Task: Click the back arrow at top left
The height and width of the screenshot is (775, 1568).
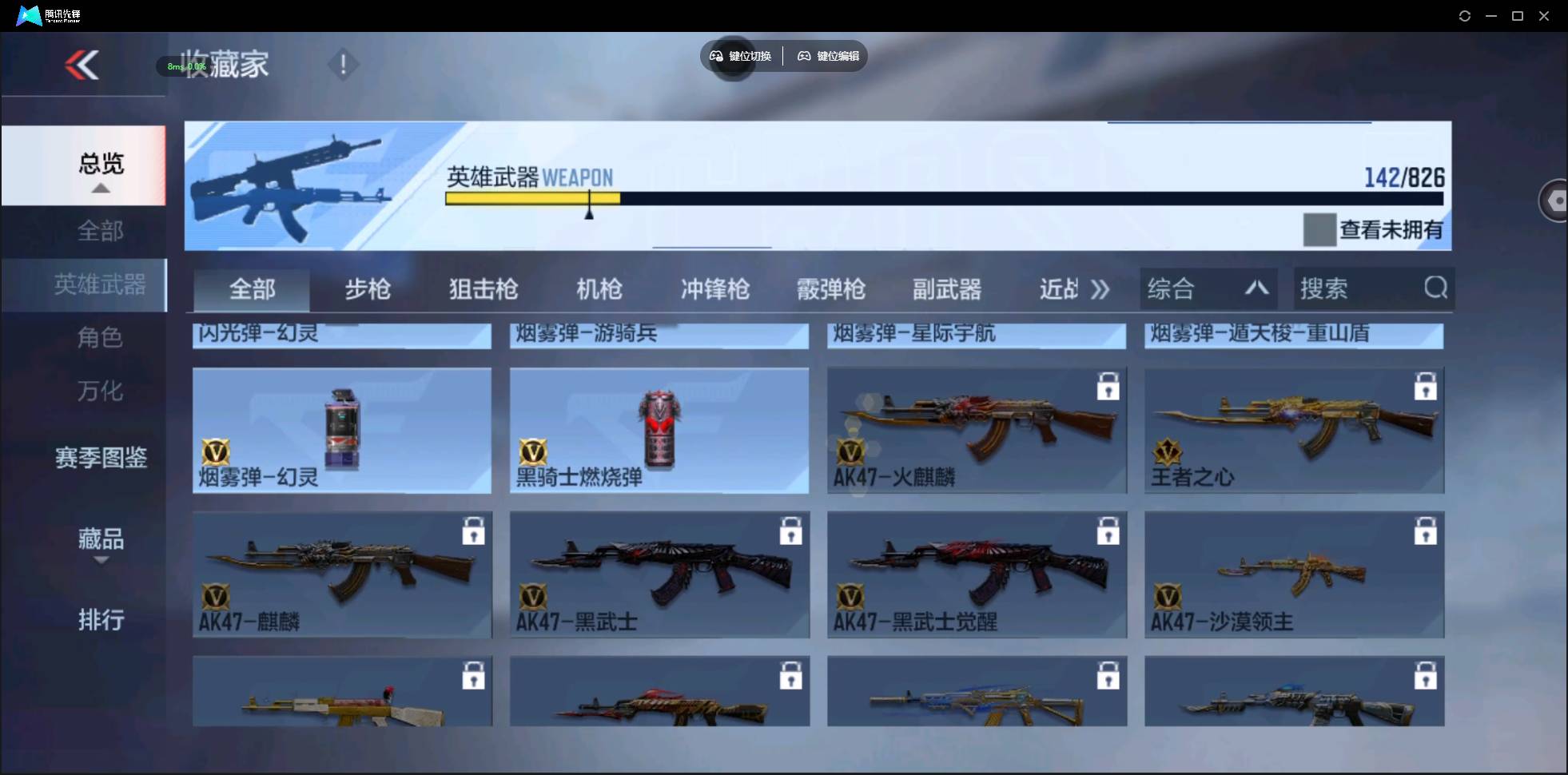Action: tap(83, 64)
